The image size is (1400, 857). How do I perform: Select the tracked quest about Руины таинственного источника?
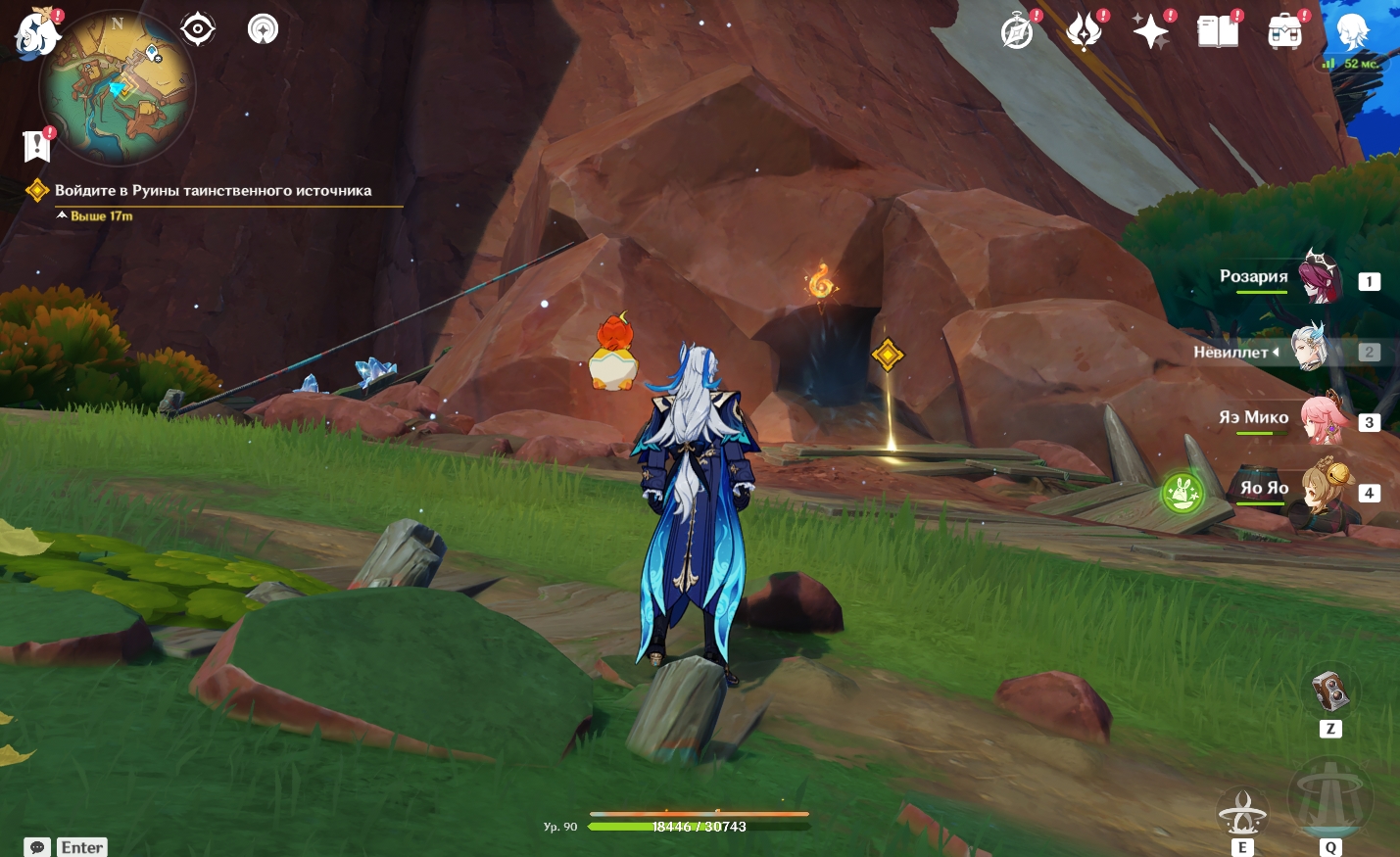coord(213,191)
